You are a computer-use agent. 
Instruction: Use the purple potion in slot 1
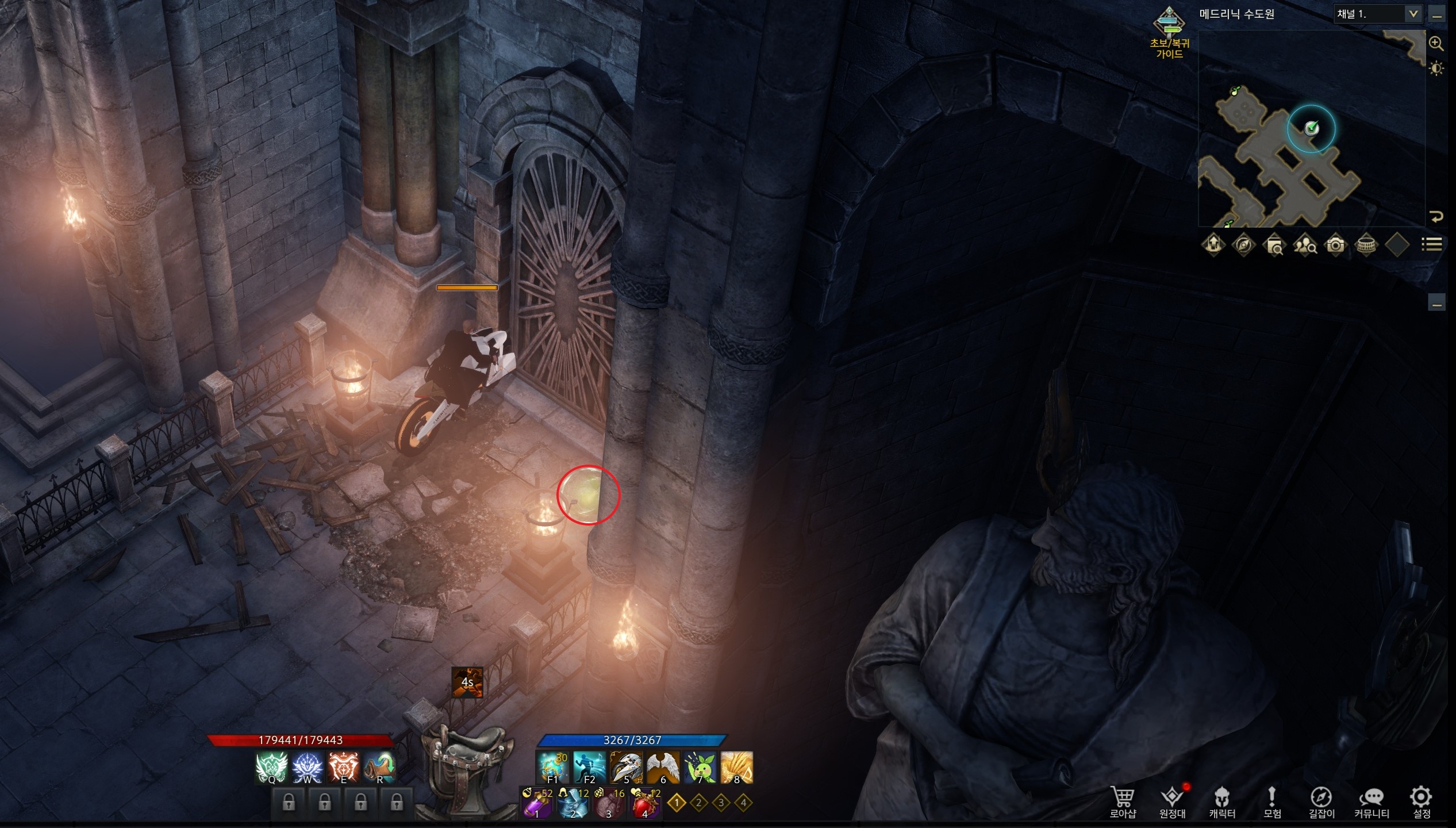click(536, 803)
